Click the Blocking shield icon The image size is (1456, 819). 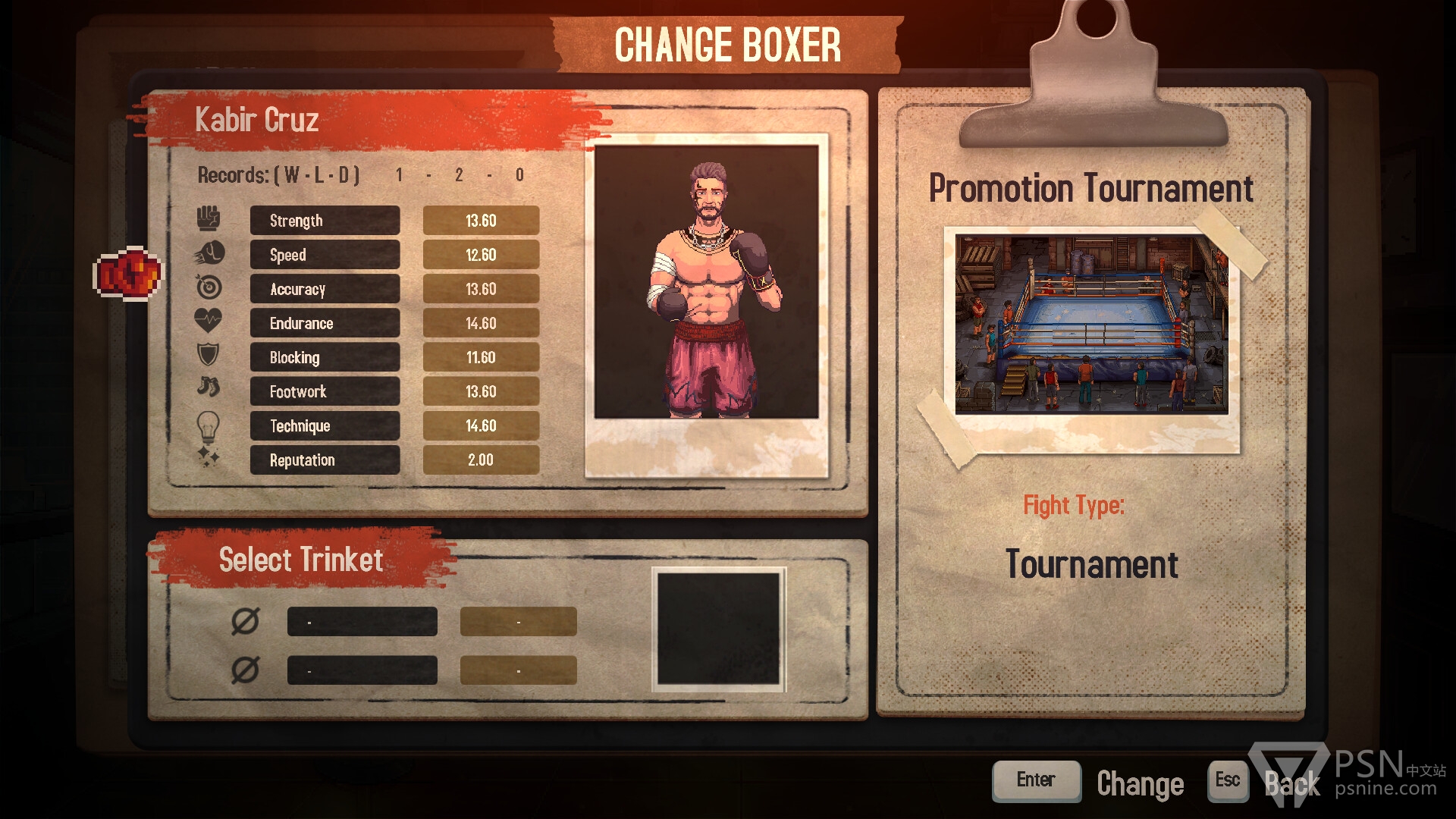[208, 355]
